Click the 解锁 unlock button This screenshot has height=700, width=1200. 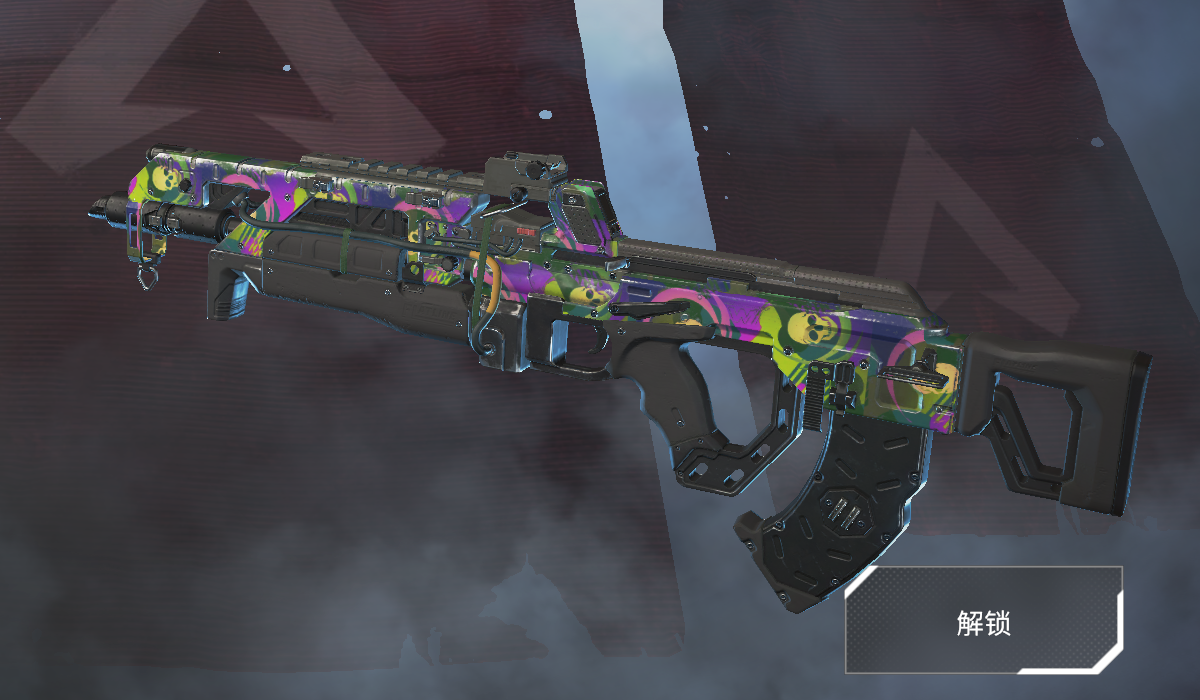click(x=984, y=620)
